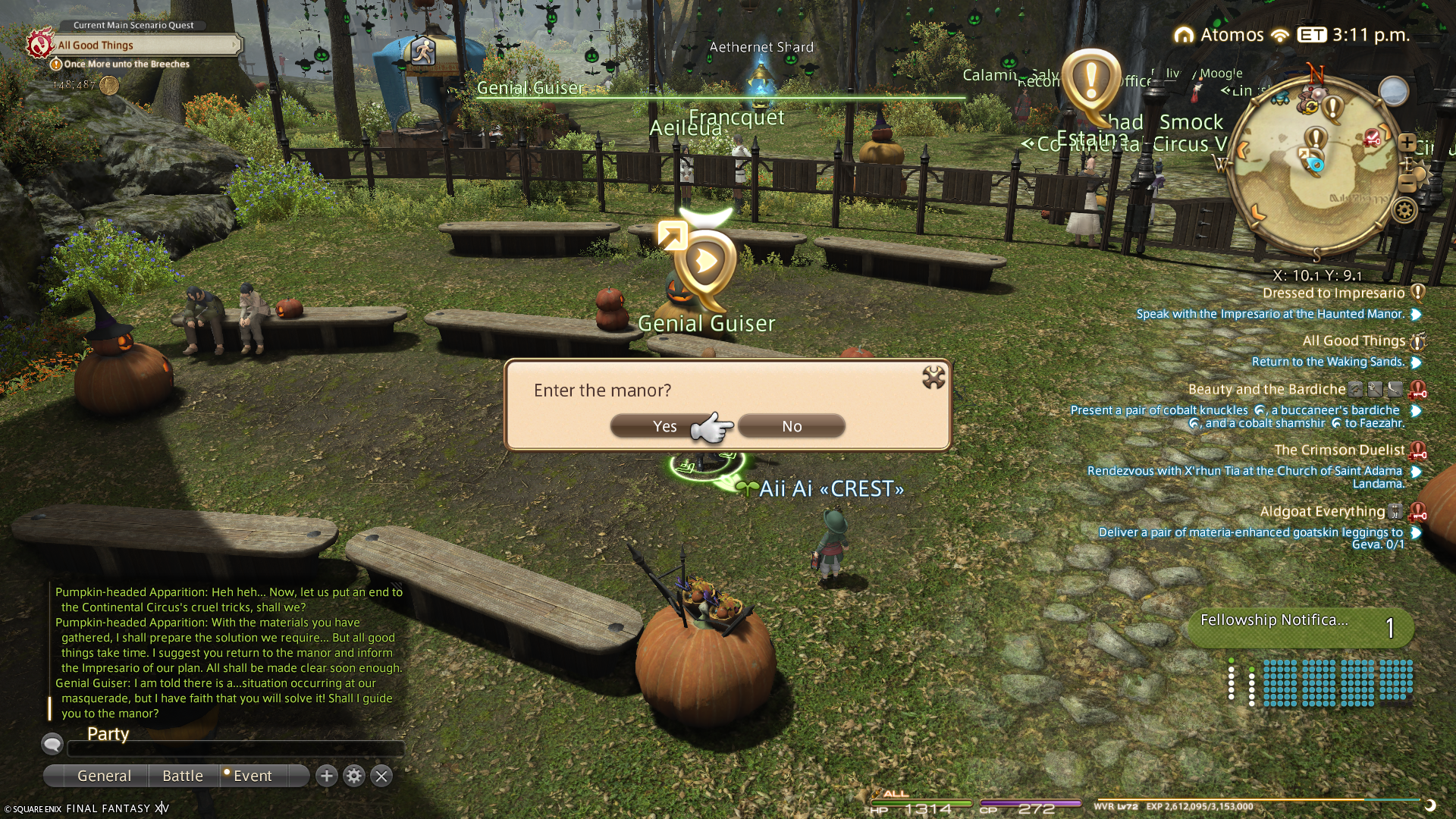Select the Dressed to Impresario quest entry

pos(1333,293)
